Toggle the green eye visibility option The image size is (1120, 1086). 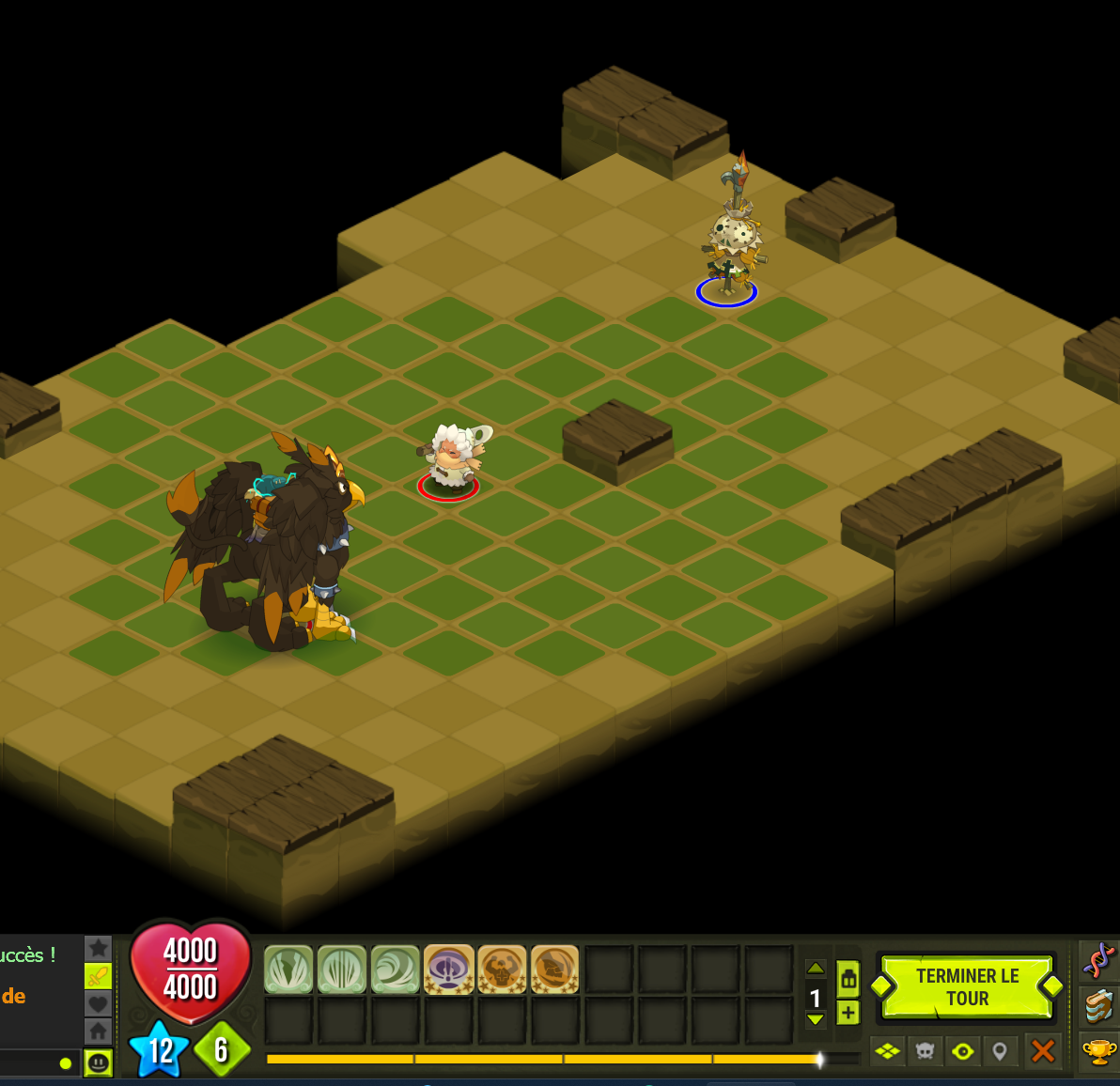tap(963, 1051)
